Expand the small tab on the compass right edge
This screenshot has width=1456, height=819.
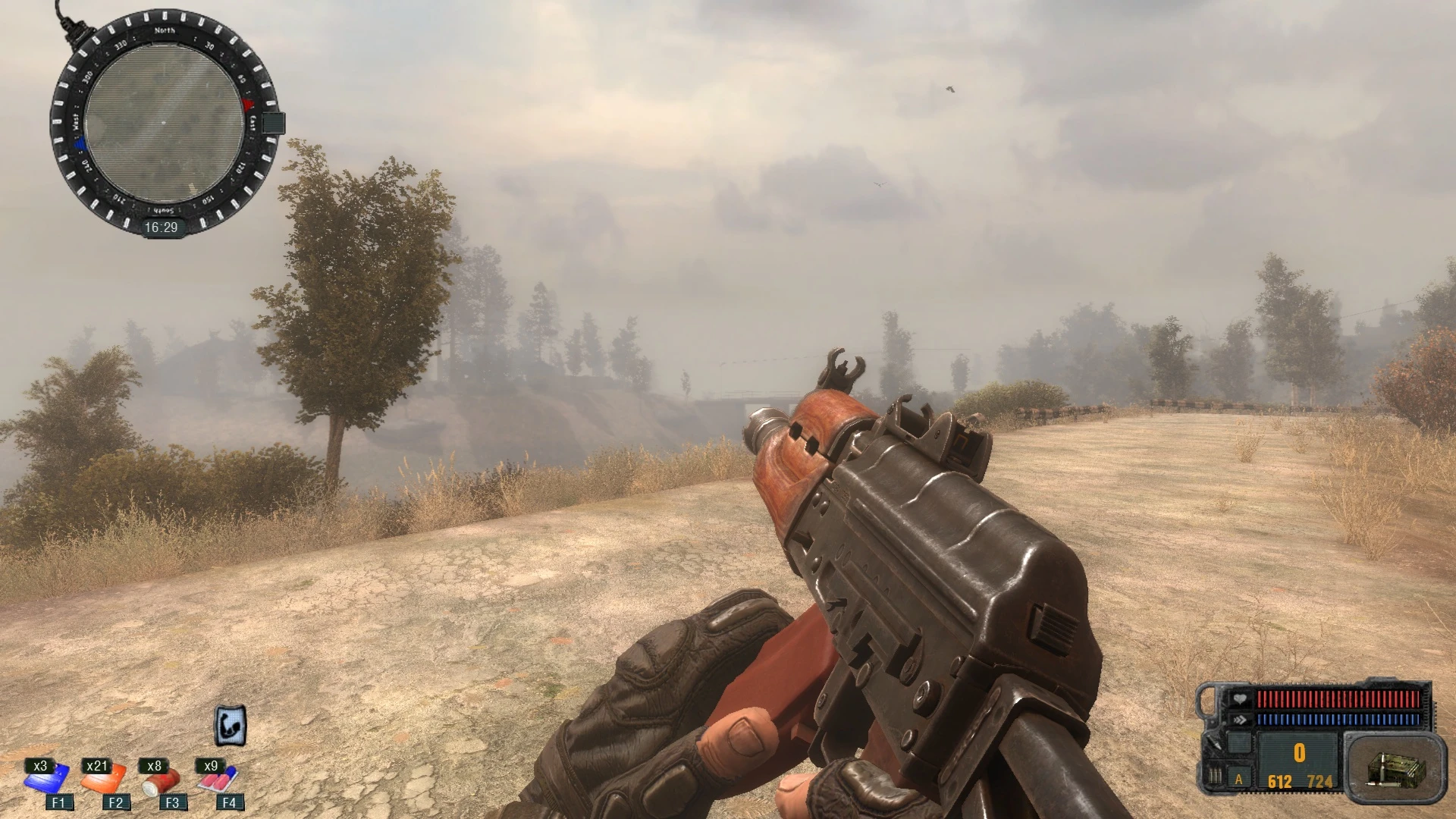(272, 123)
